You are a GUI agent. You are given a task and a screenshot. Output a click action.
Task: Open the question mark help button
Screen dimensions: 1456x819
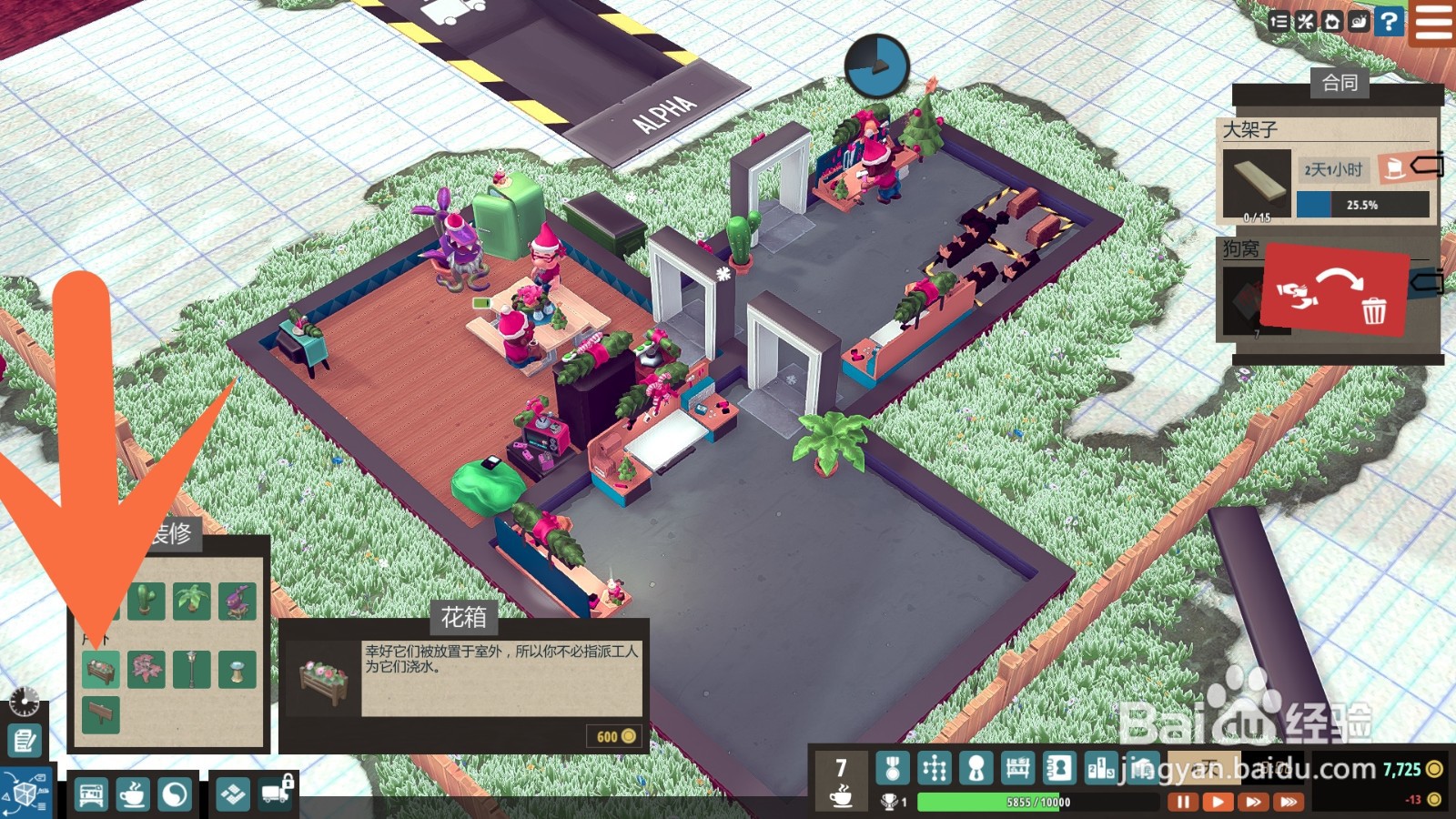(x=1389, y=22)
